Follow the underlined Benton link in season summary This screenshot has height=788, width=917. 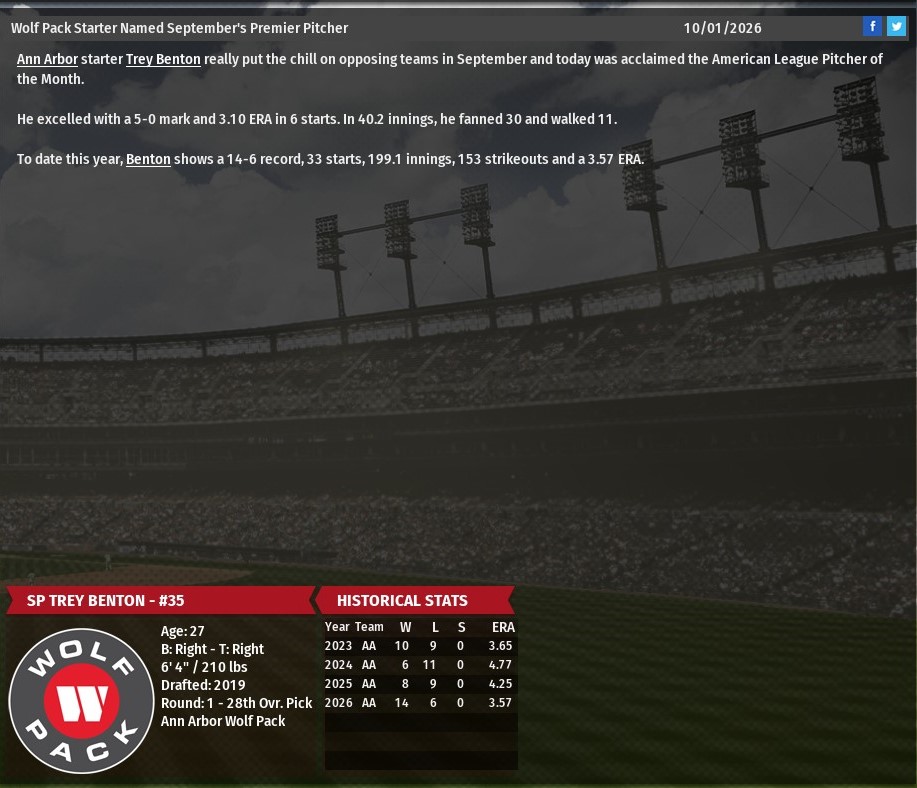(148, 159)
